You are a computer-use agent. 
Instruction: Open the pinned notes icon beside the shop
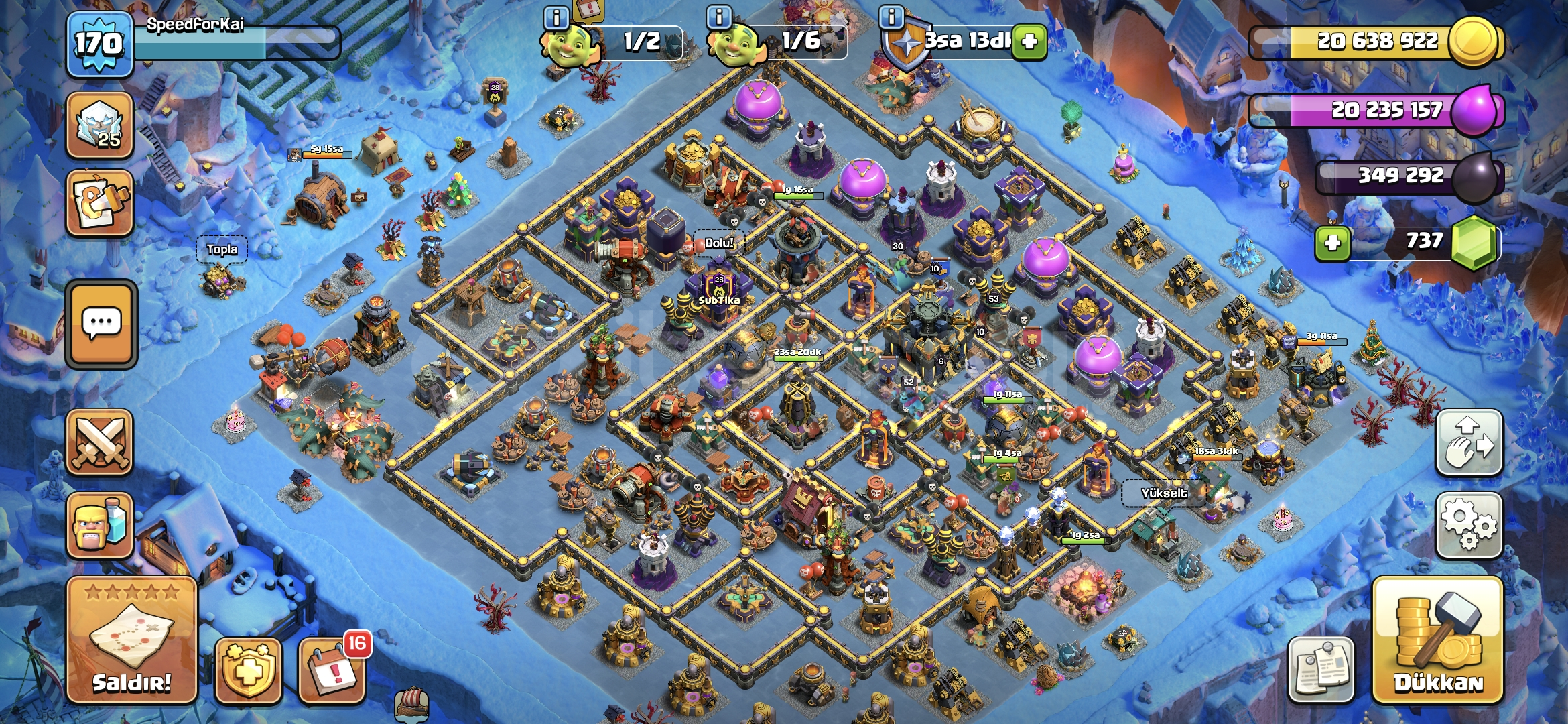[x=1321, y=670]
